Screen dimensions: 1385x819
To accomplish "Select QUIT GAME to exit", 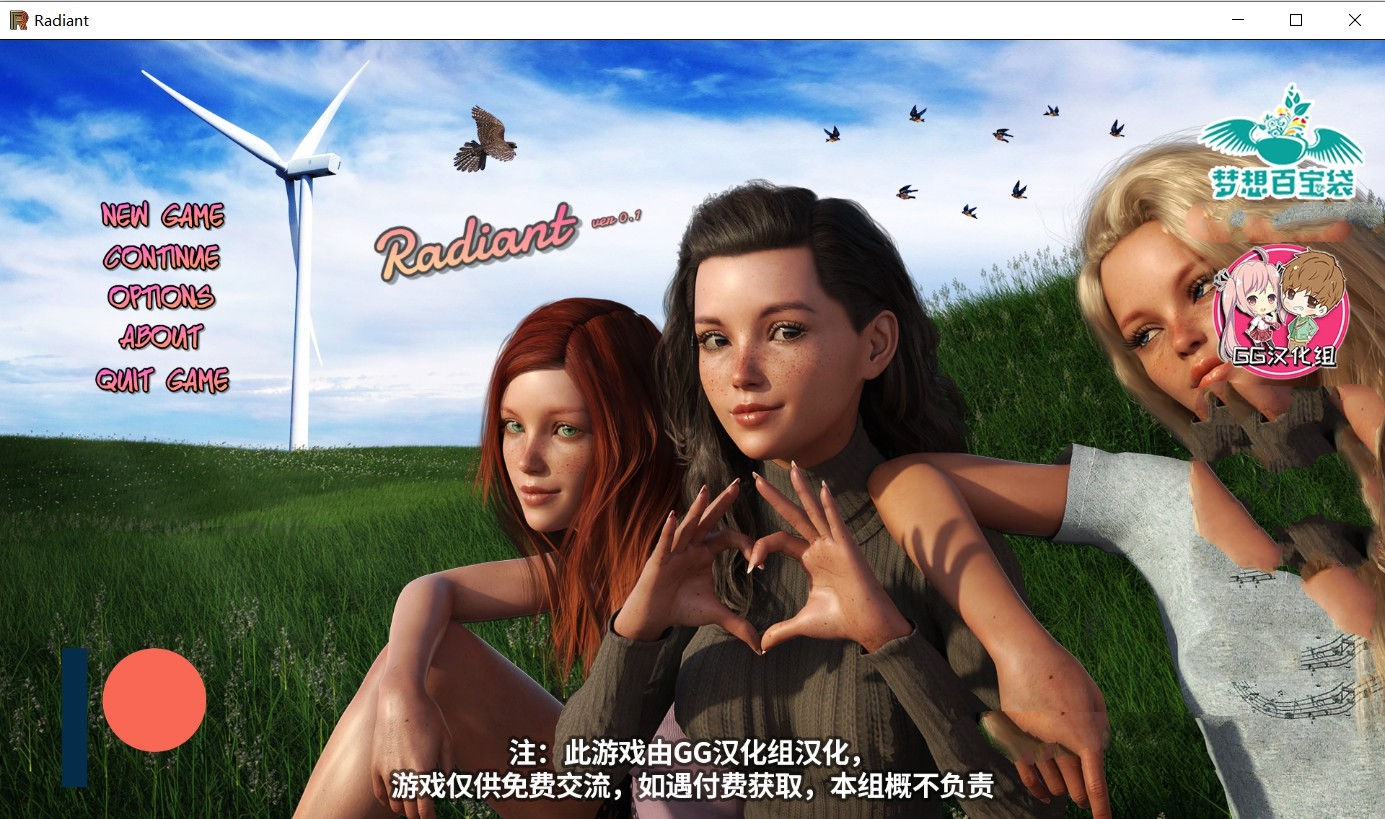I will 162,381.
